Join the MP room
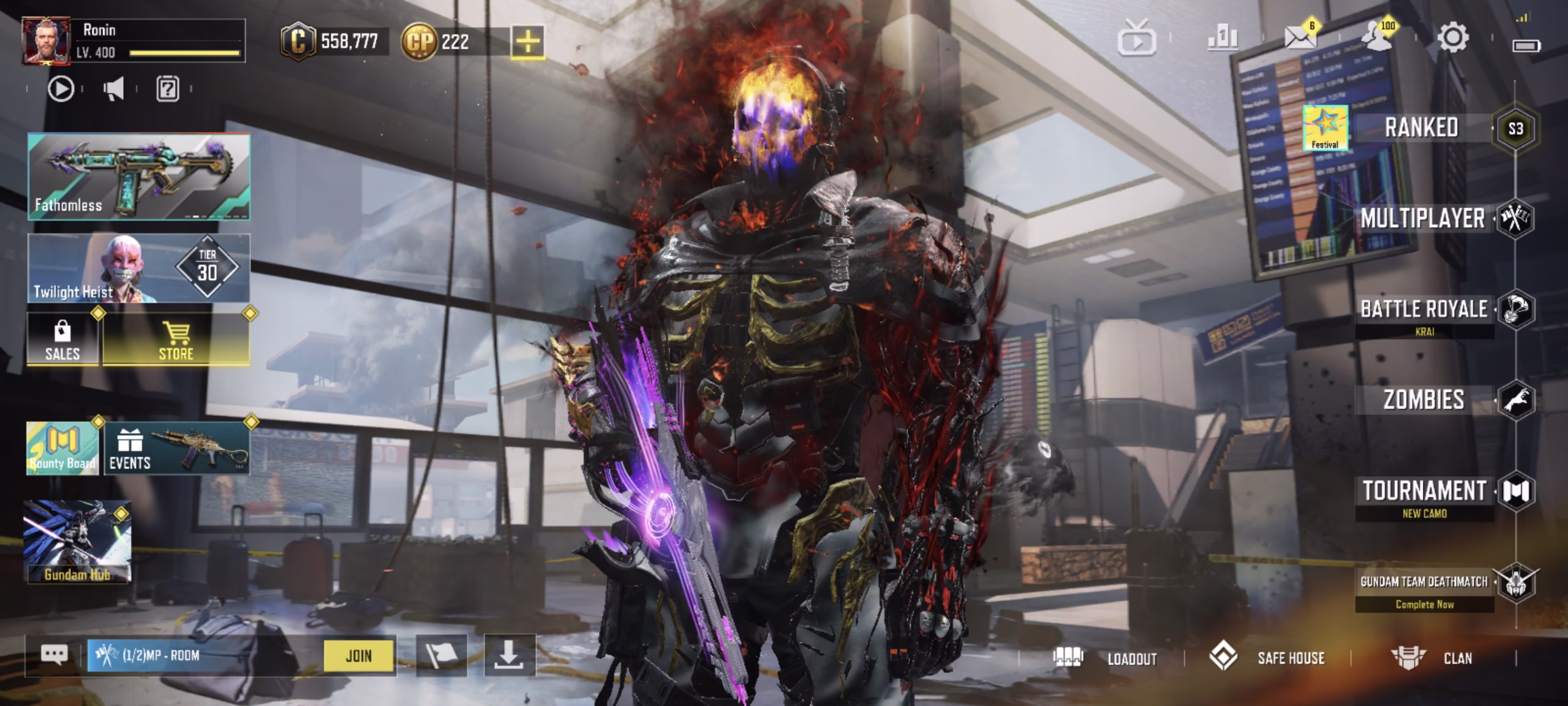The width and height of the screenshot is (1568, 706). pos(359,656)
